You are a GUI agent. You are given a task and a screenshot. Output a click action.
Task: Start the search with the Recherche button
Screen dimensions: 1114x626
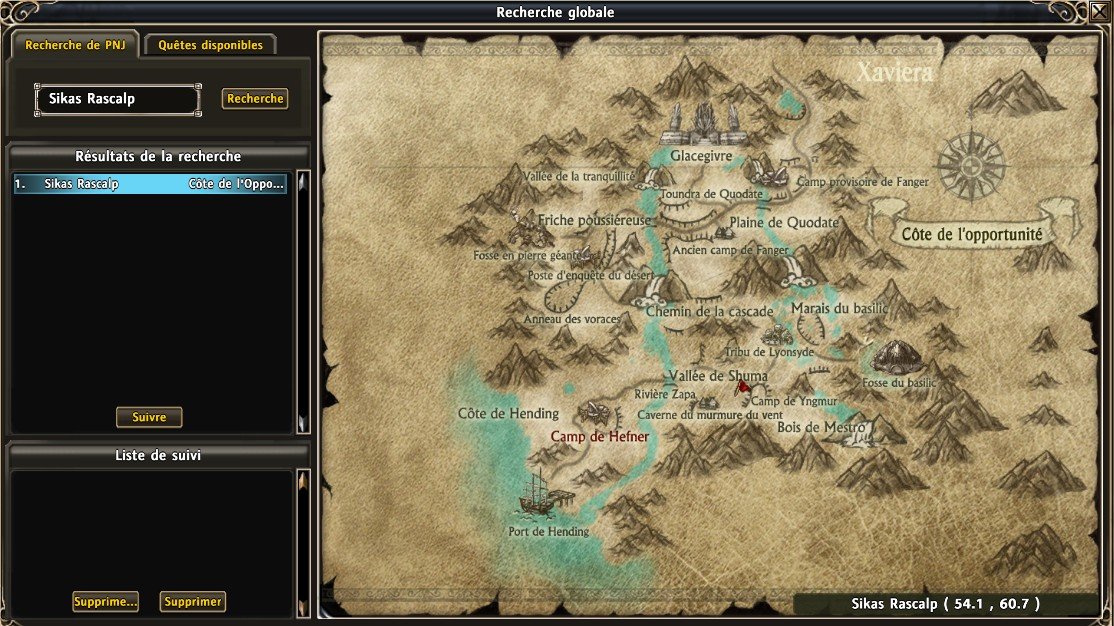[x=255, y=99]
